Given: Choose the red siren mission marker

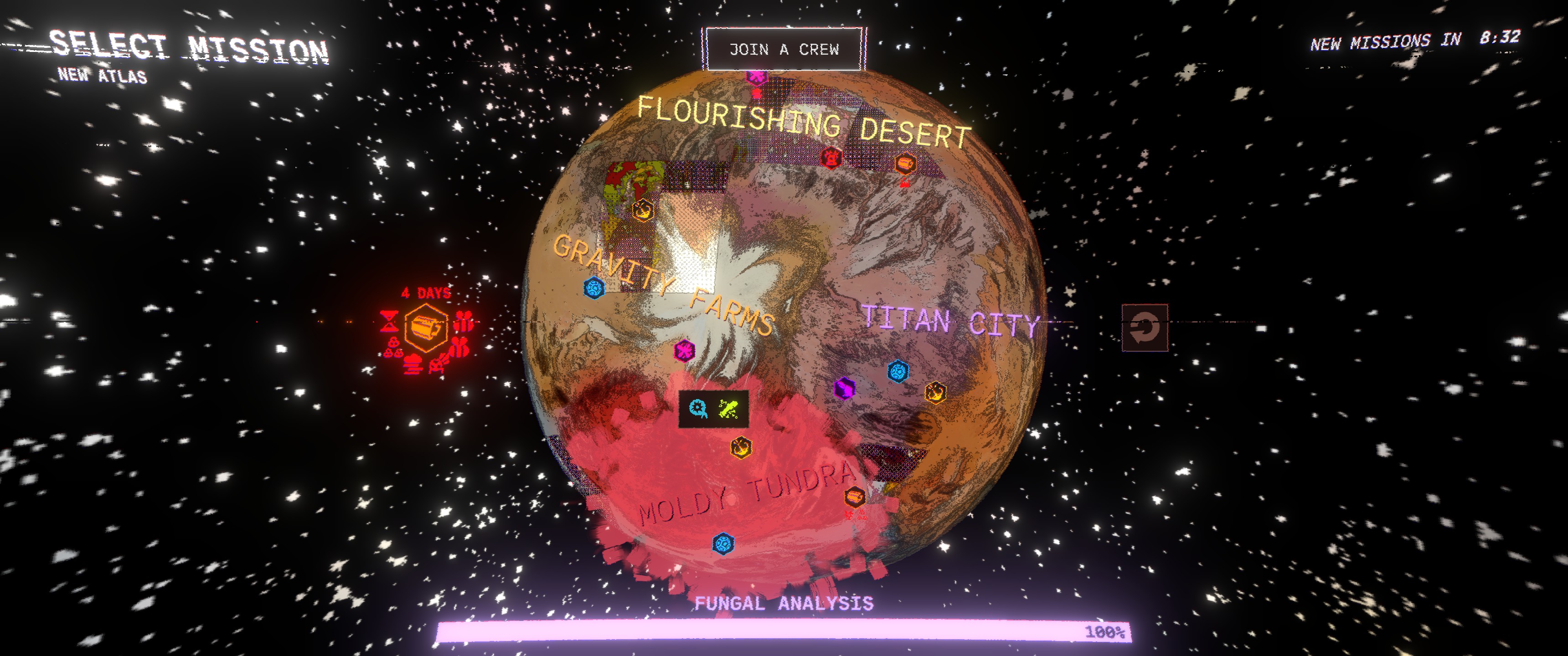Looking at the screenshot, I should click(x=831, y=157).
